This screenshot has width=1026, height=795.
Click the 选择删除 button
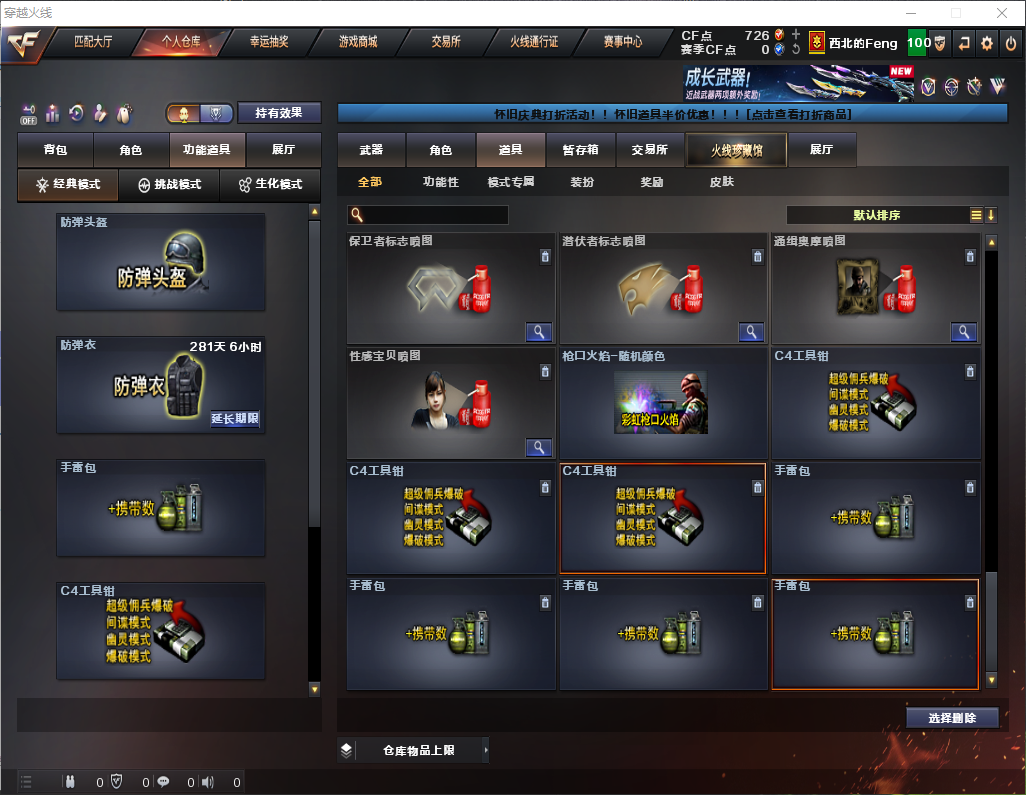click(x=952, y=718)
